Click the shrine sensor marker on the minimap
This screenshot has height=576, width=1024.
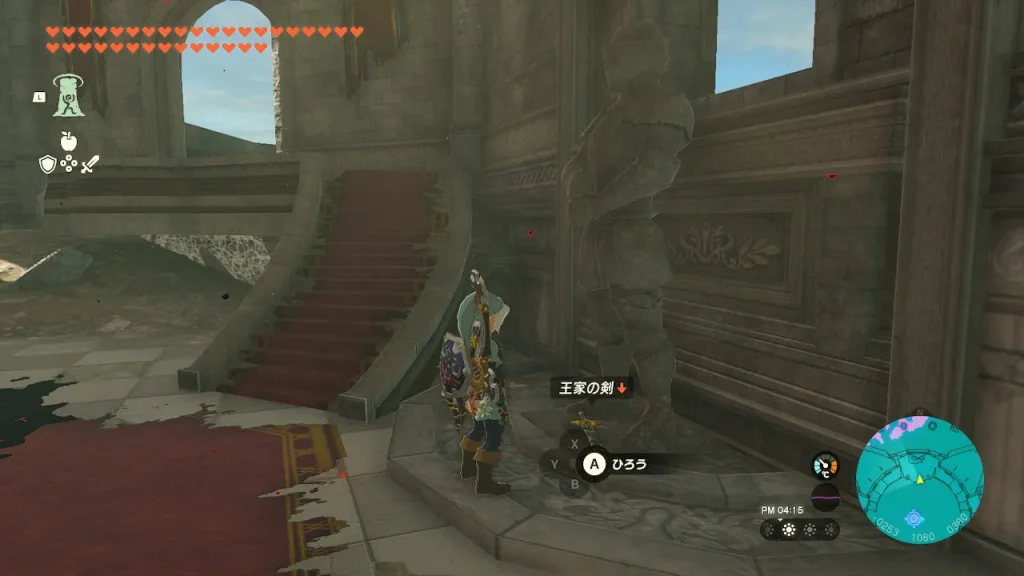tap(912, 518)
